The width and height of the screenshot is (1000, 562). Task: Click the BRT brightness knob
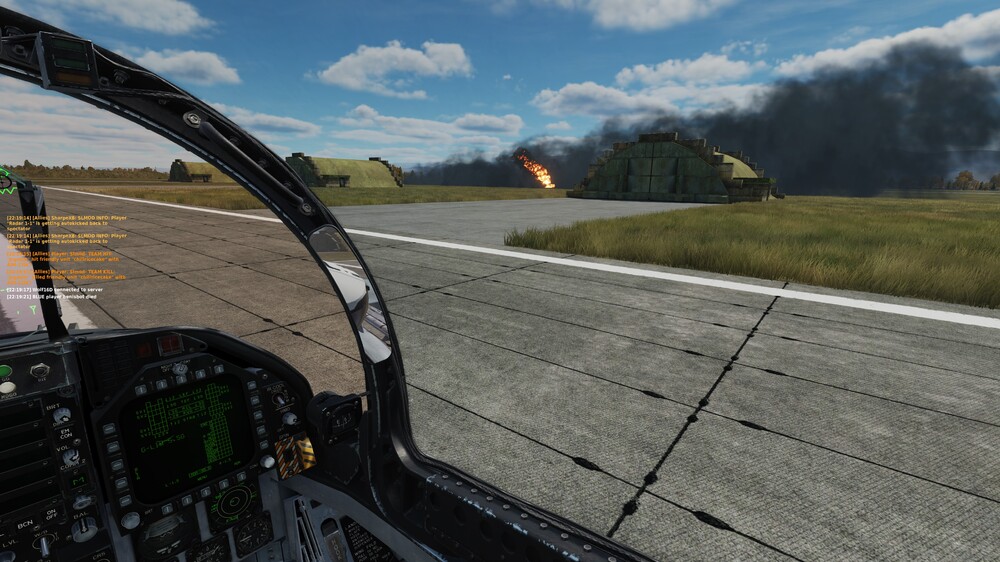61,414
